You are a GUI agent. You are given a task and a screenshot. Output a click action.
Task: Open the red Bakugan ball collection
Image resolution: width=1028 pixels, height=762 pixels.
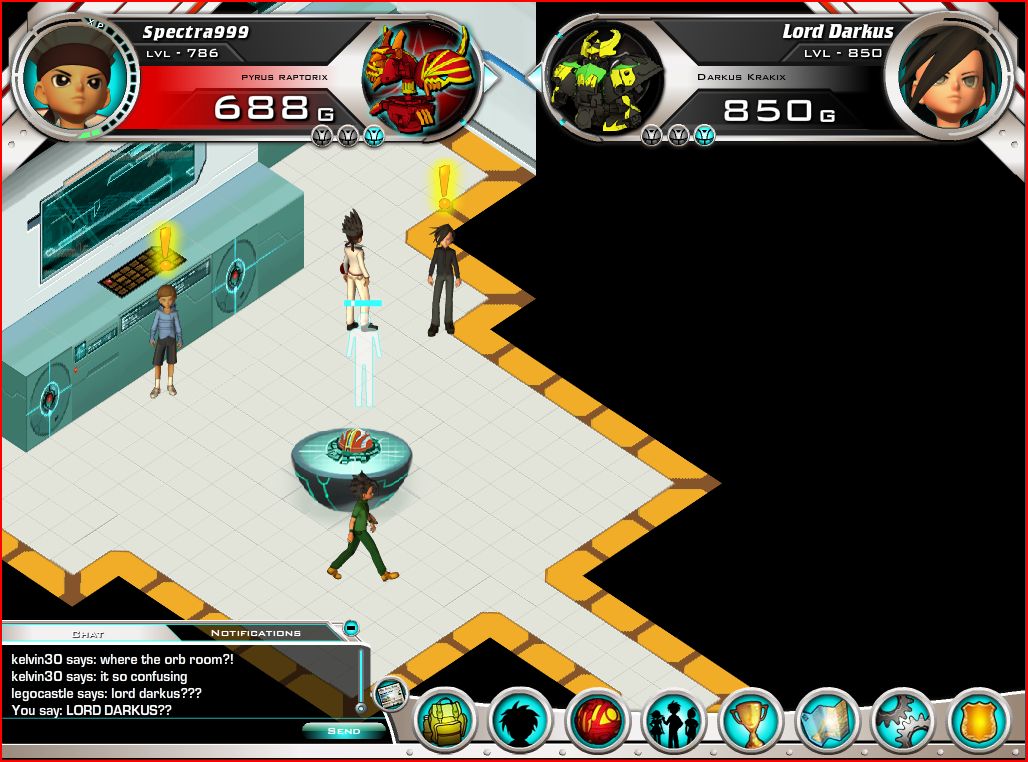598,720
